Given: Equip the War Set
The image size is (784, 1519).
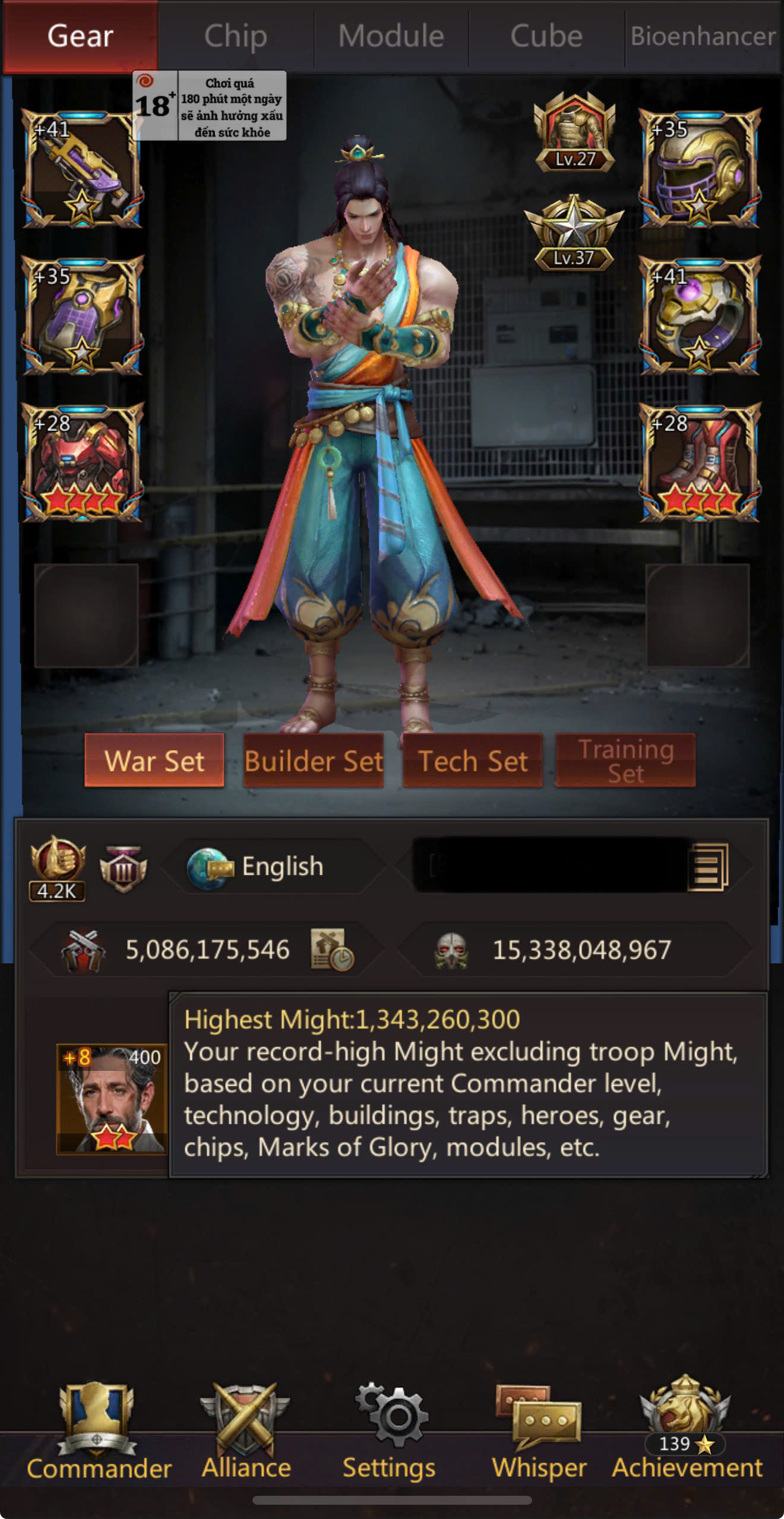Looking at the screenshot, I should point(154,761).
